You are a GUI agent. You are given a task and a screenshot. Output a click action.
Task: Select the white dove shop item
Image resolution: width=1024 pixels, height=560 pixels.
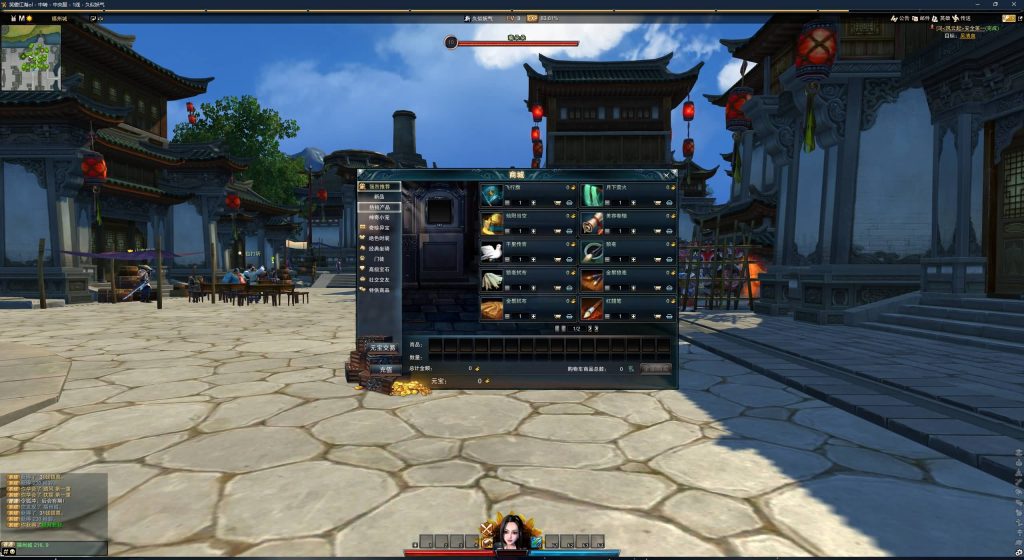click(x=491, y=251)
